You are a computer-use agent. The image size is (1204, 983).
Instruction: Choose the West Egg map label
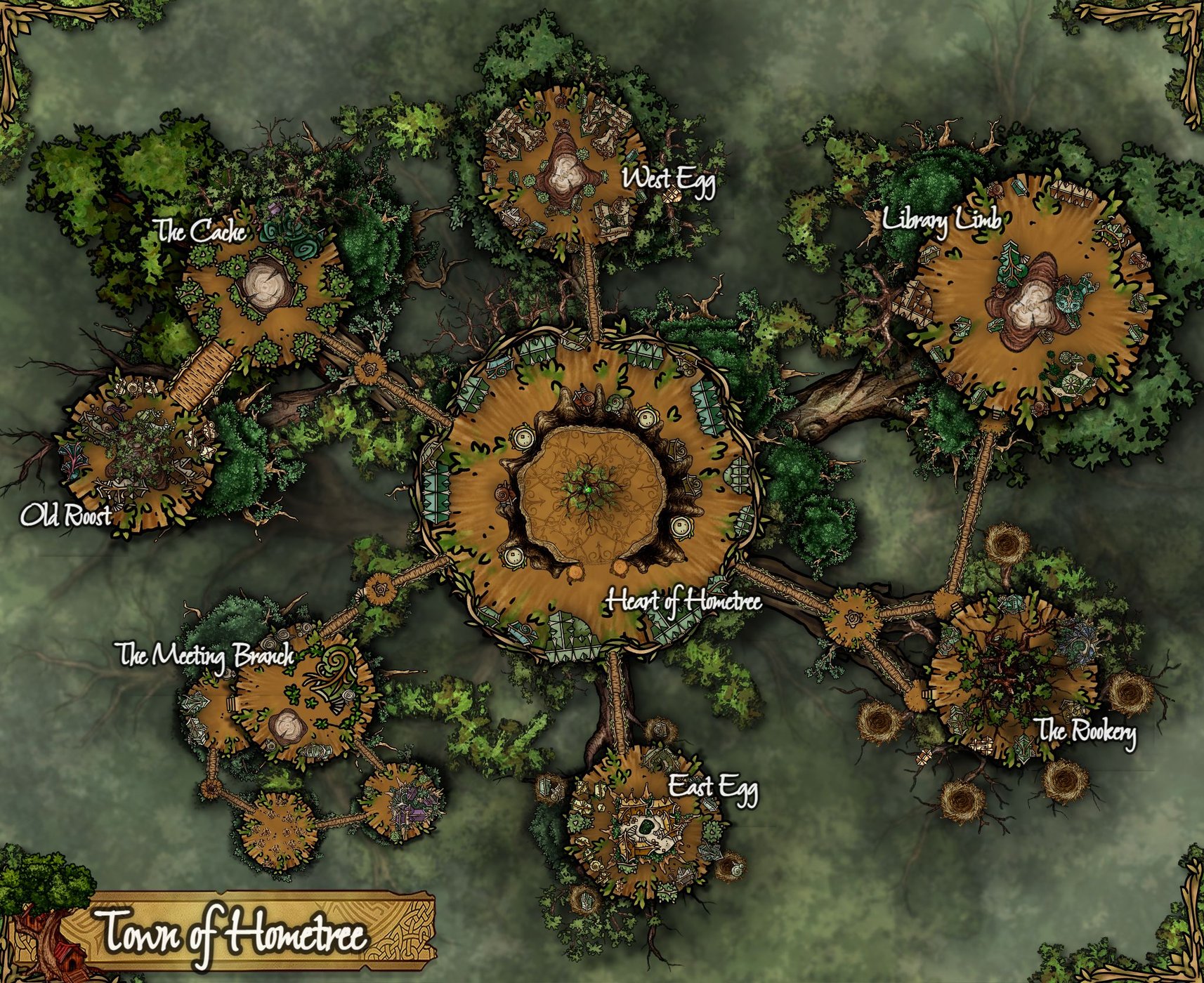(669, 180)
